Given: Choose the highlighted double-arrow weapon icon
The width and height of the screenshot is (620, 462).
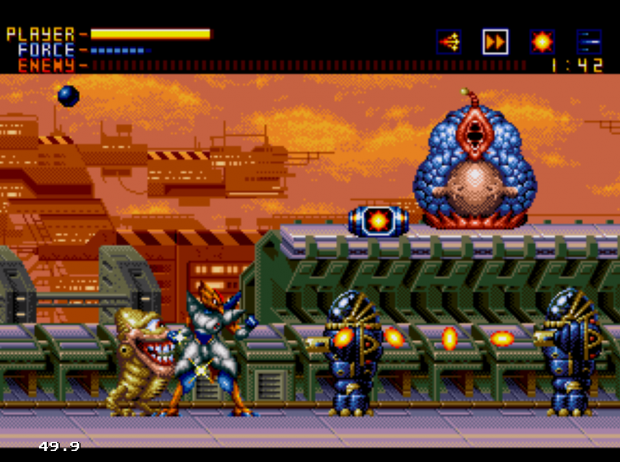Looking at the screenshot, I should (x=496, y=42).
